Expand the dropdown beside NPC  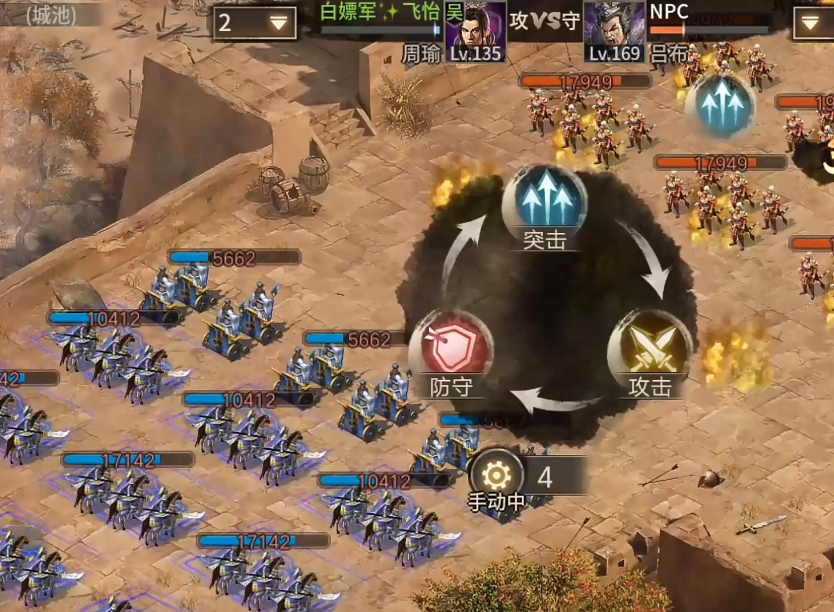tap(813, 23)
